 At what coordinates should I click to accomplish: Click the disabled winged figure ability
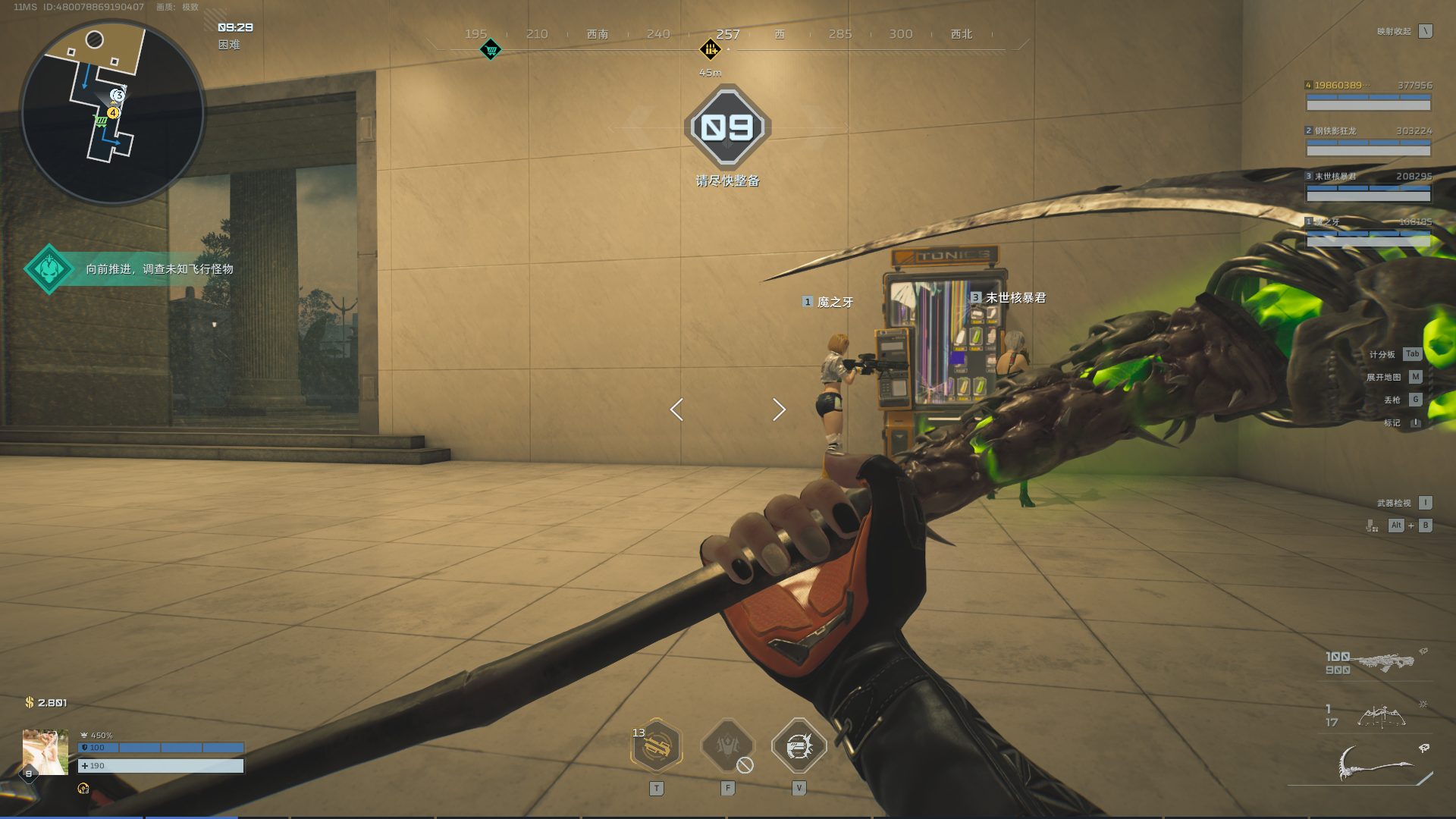727,747
